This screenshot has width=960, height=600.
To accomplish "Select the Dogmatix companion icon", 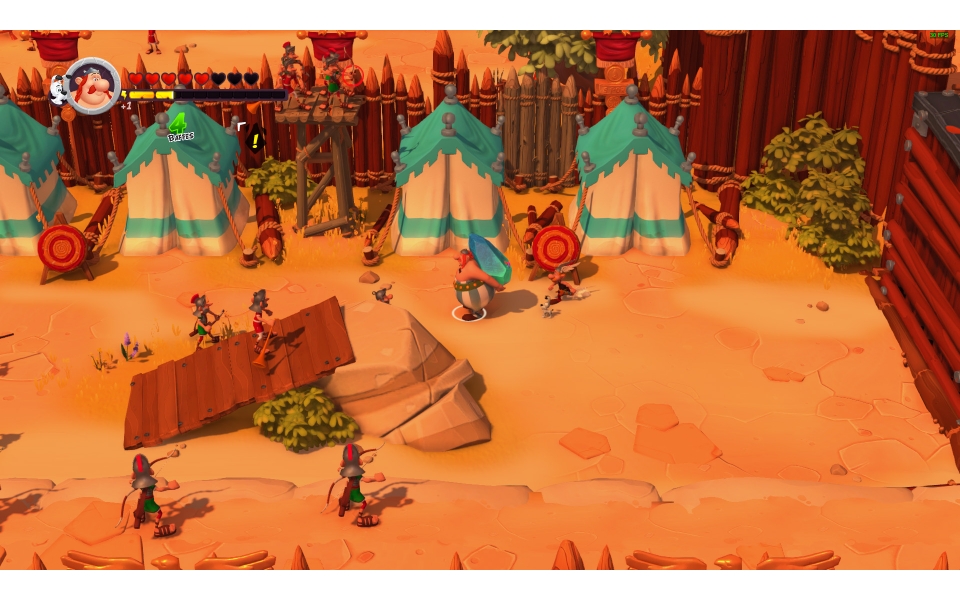I will pyautogui.click(x=59, y=90).
